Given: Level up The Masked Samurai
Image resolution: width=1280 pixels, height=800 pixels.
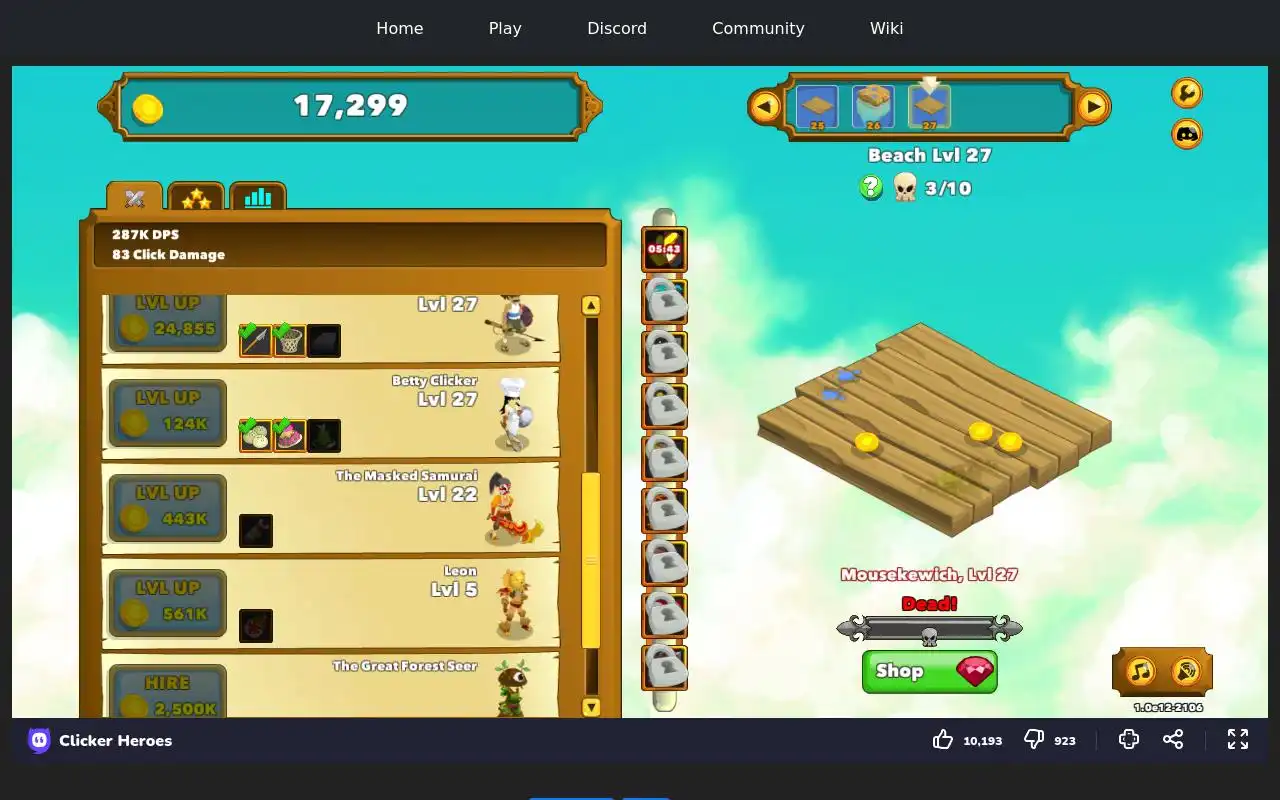Looking at the screenshot, I should (x=167, y=507).
